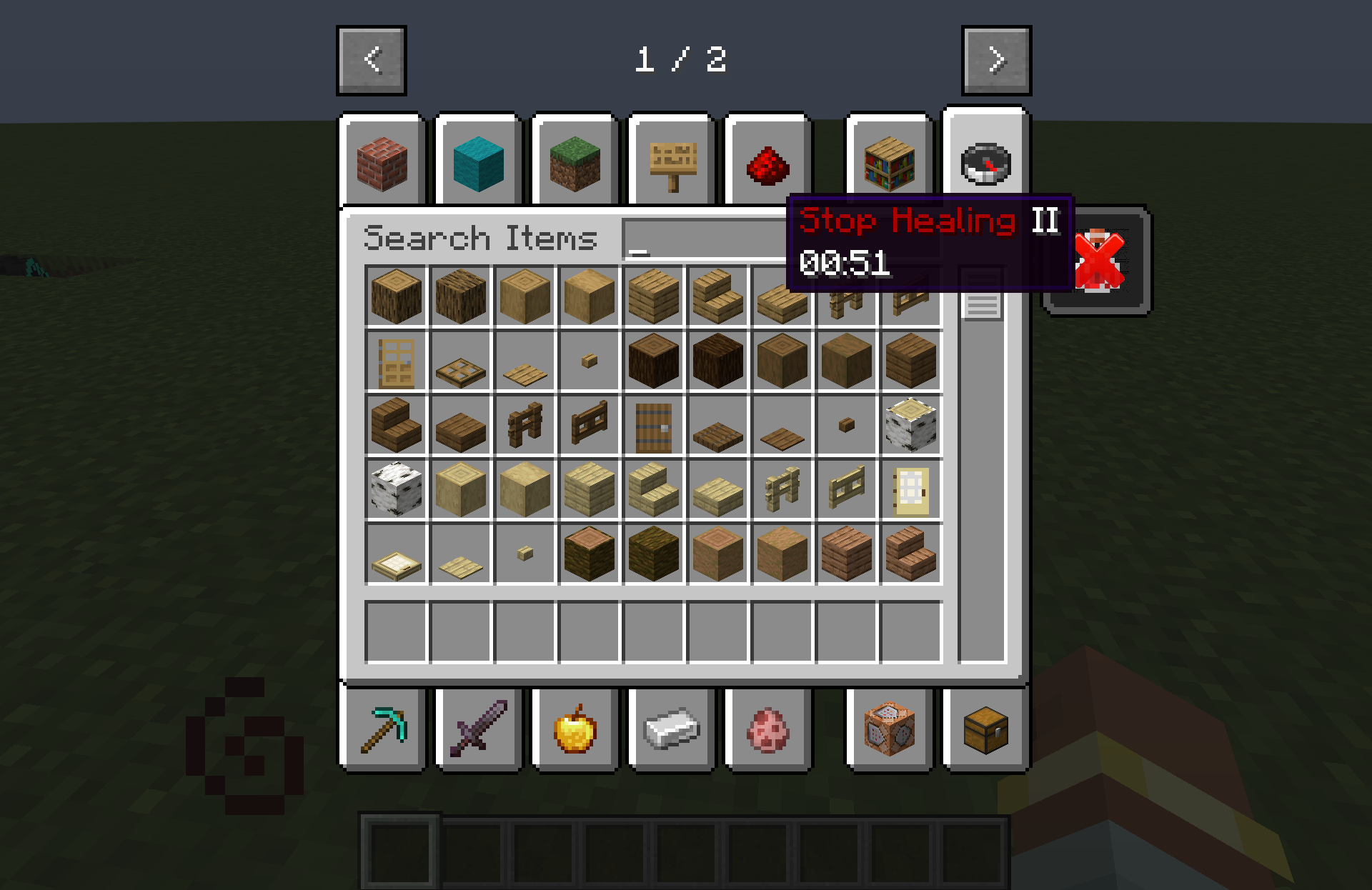Go to next page with right arrow
1372x890 pixels.
pos(995,60)
